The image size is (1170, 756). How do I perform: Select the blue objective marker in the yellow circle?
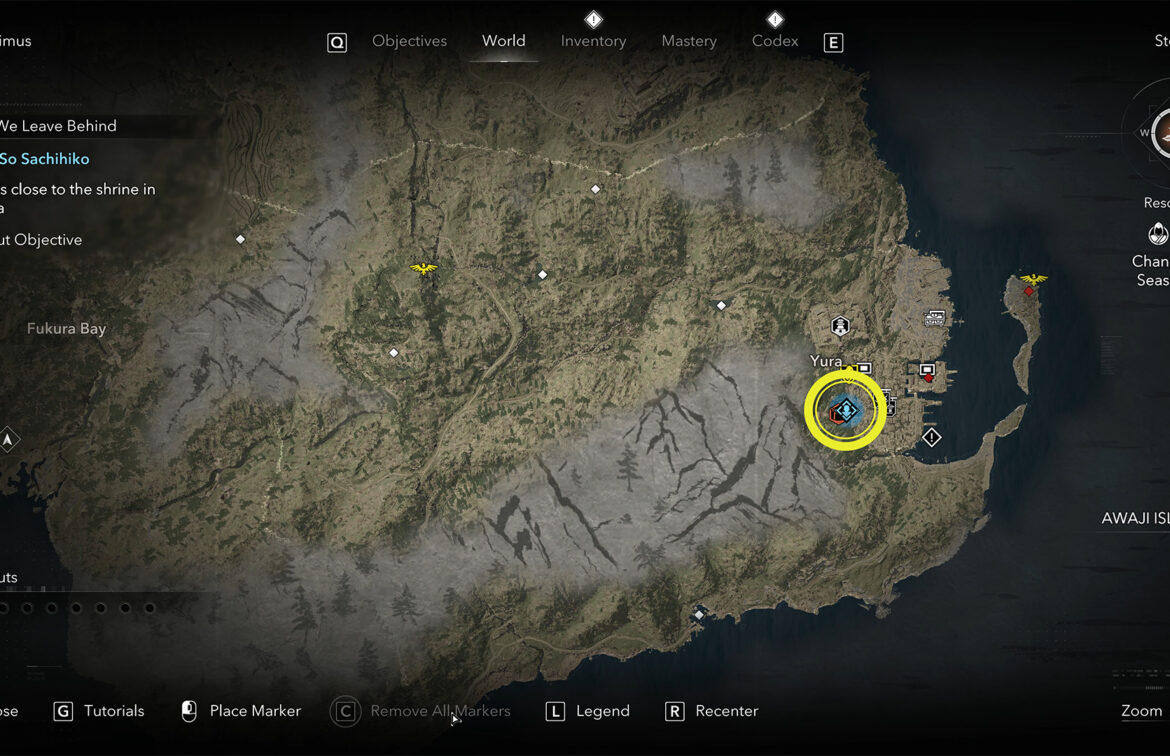coord(846,410)
